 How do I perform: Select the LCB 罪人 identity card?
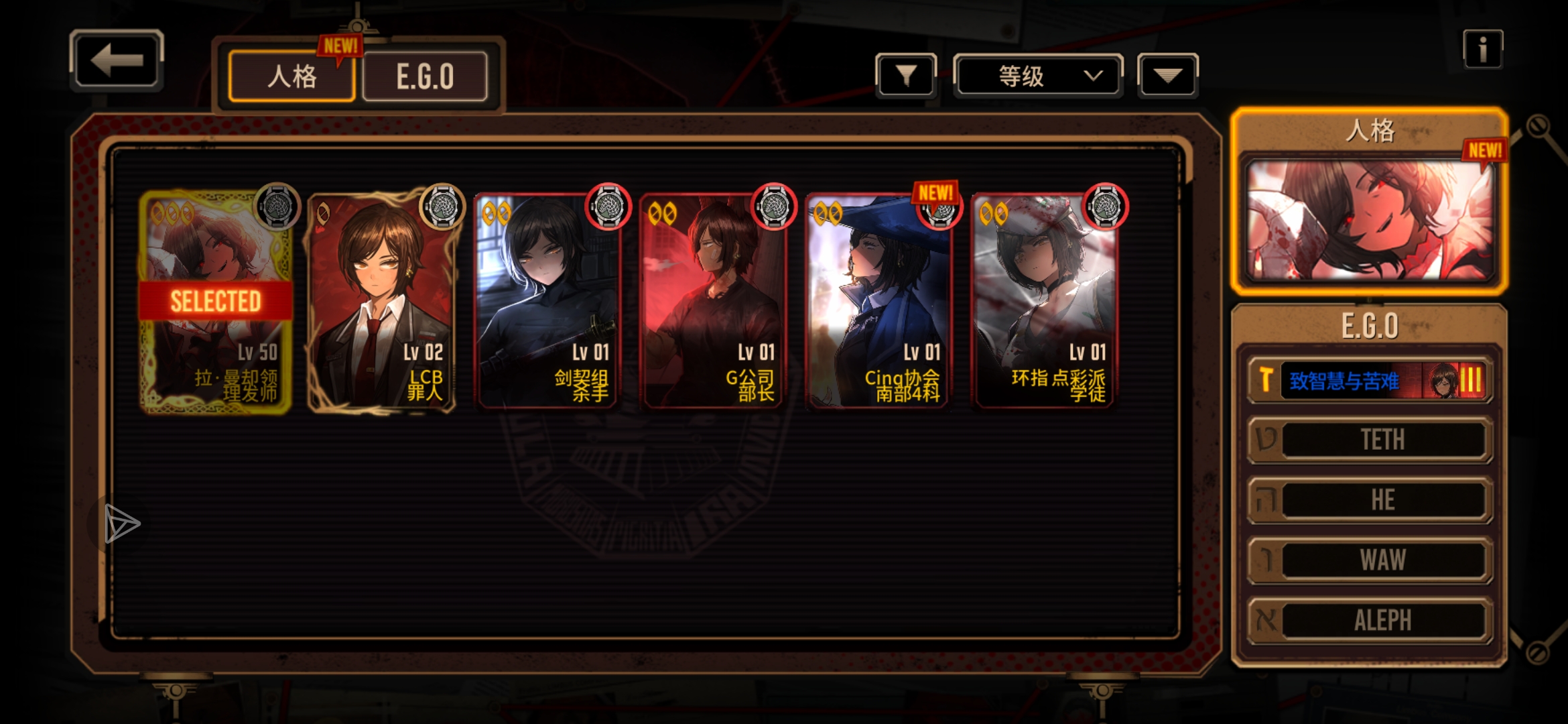pyautogui.click(x=381, y=302)
